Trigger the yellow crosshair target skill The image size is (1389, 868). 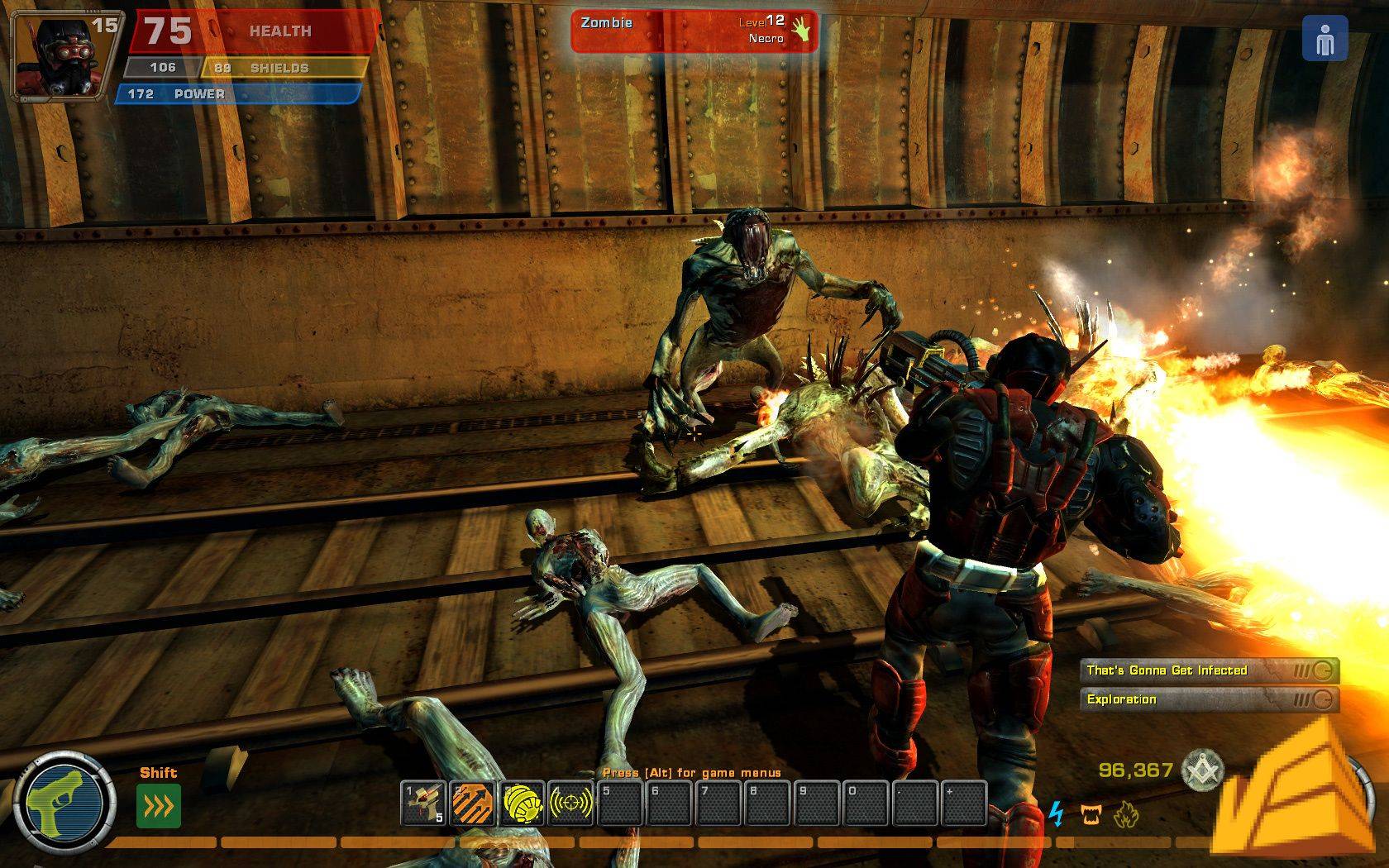[x=570, y=803]
